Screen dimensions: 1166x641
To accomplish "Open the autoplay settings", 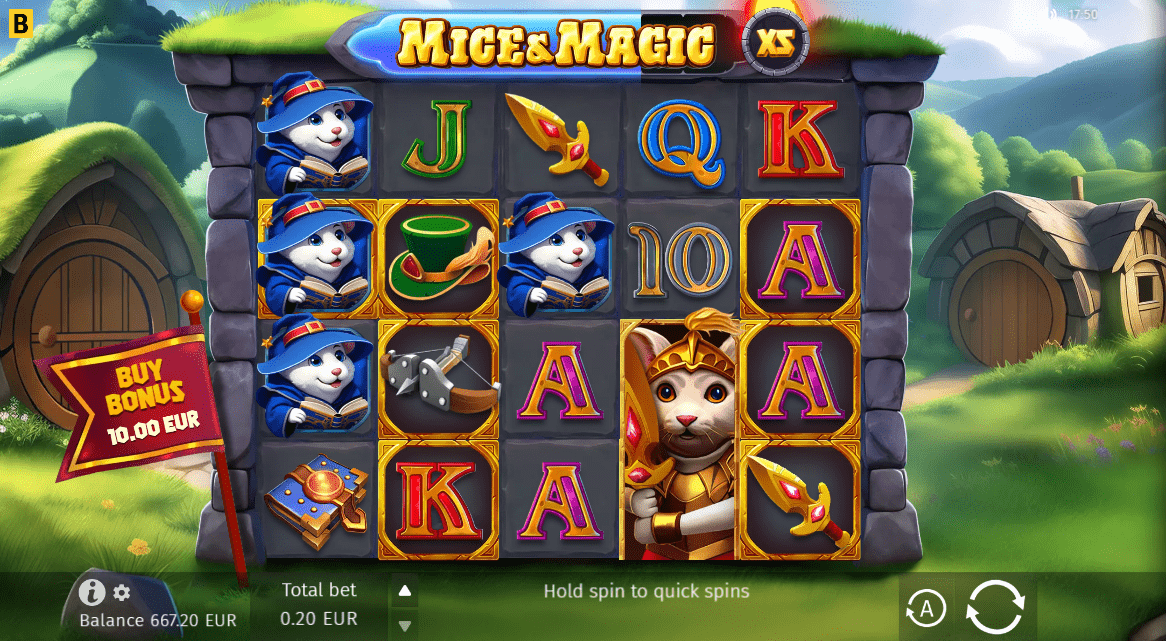I will point(926,607).
